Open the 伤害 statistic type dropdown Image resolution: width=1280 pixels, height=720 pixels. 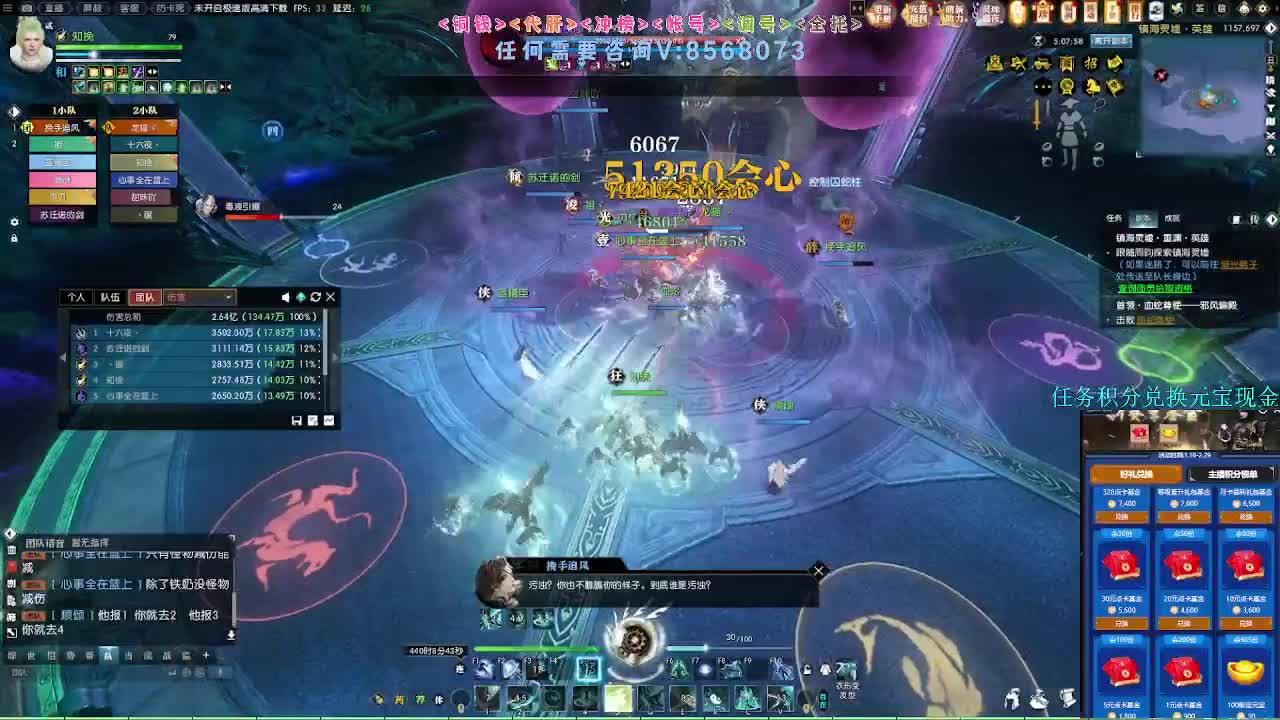pos(200,297)
